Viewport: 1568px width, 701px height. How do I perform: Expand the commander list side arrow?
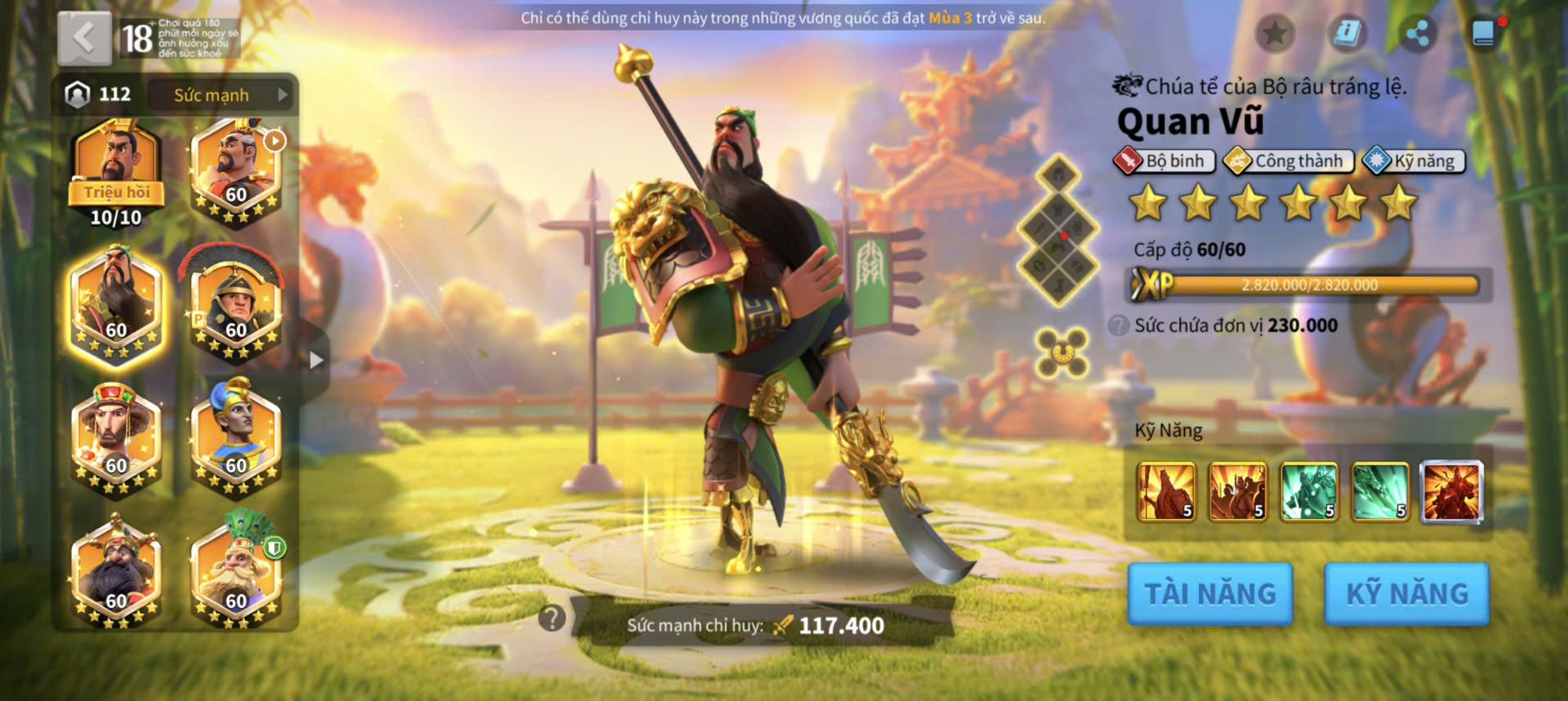coord(316,360)
